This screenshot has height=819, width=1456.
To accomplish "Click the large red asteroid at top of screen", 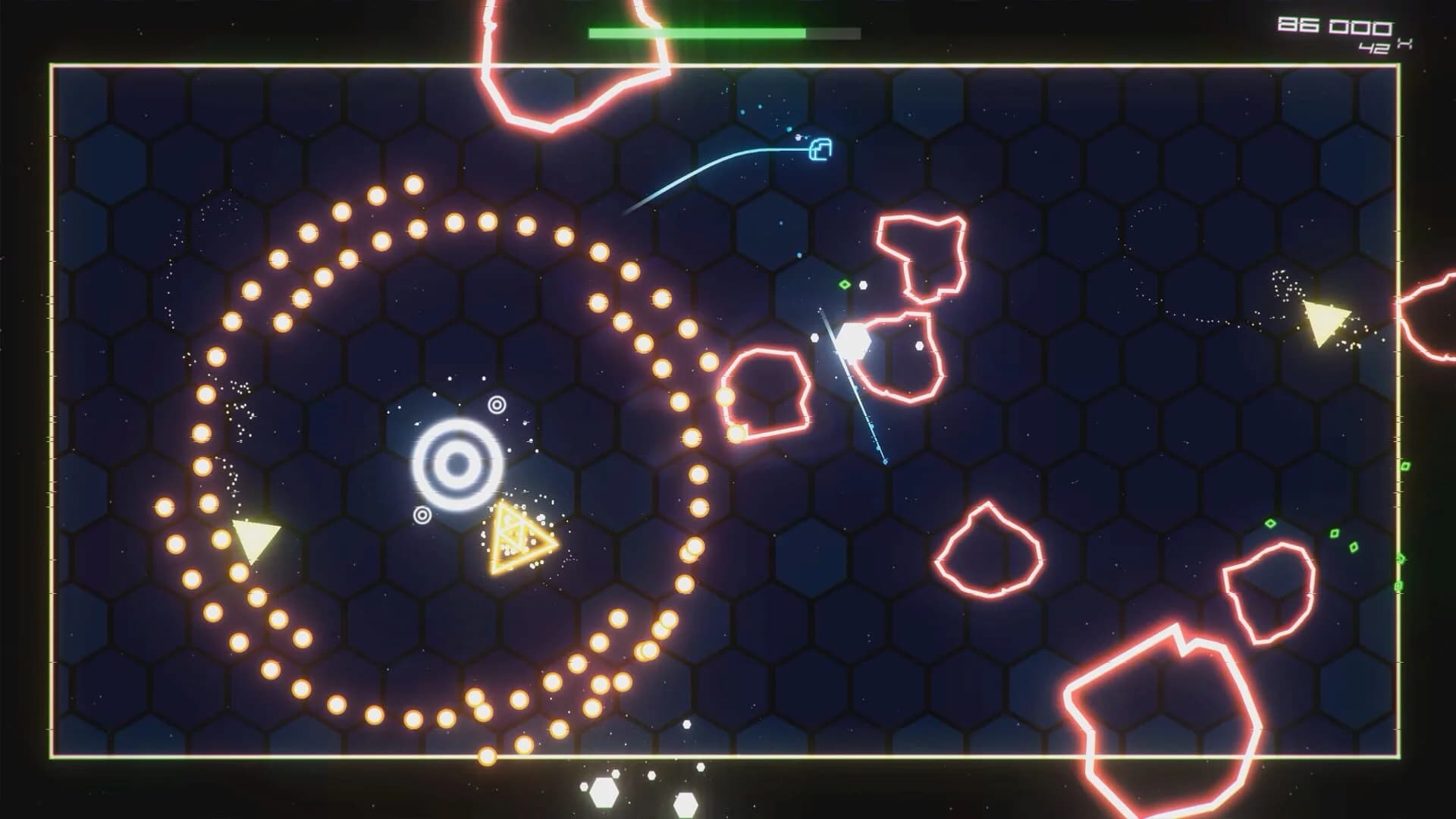I will click(x=579, y=61).
